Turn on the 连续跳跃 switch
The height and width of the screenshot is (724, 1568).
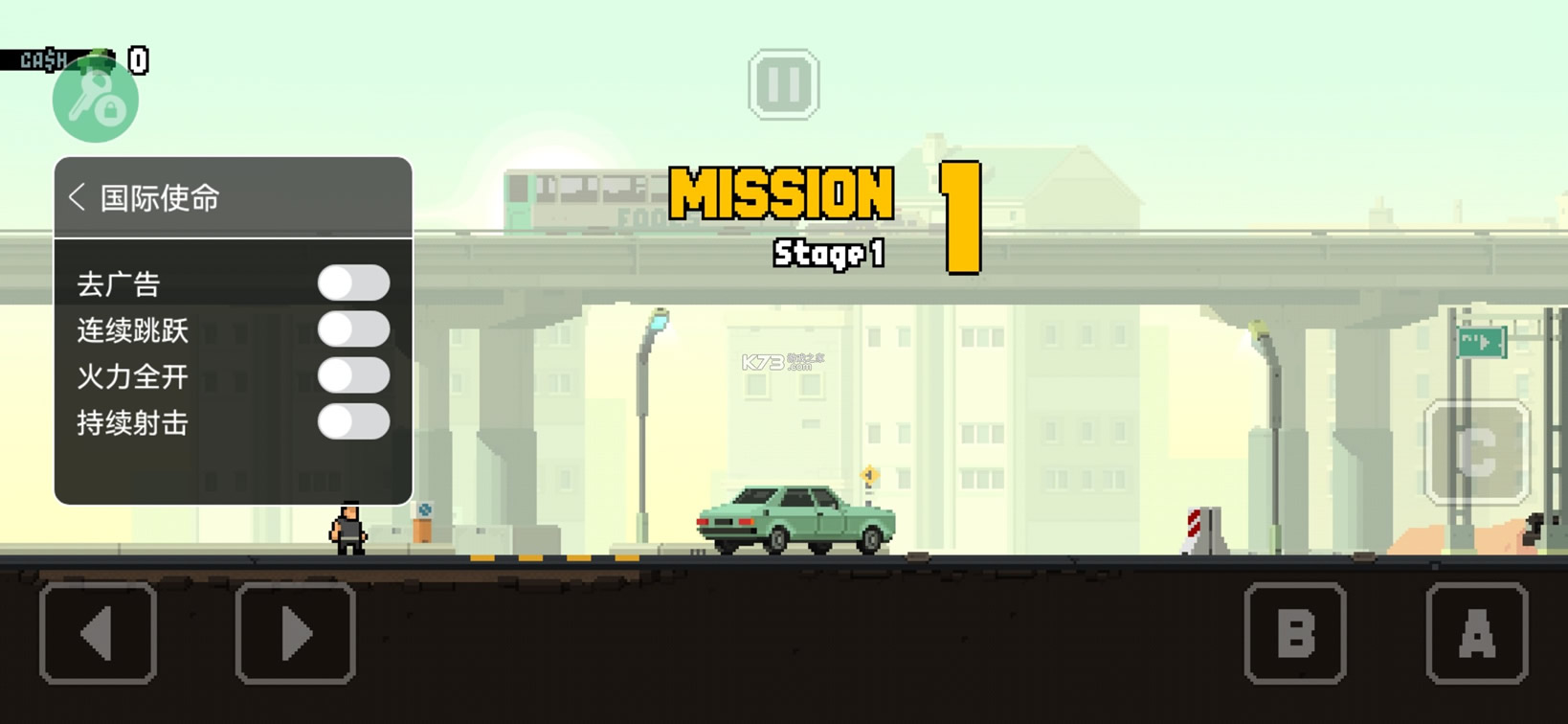pyautogui.click(x=354, y=329)
